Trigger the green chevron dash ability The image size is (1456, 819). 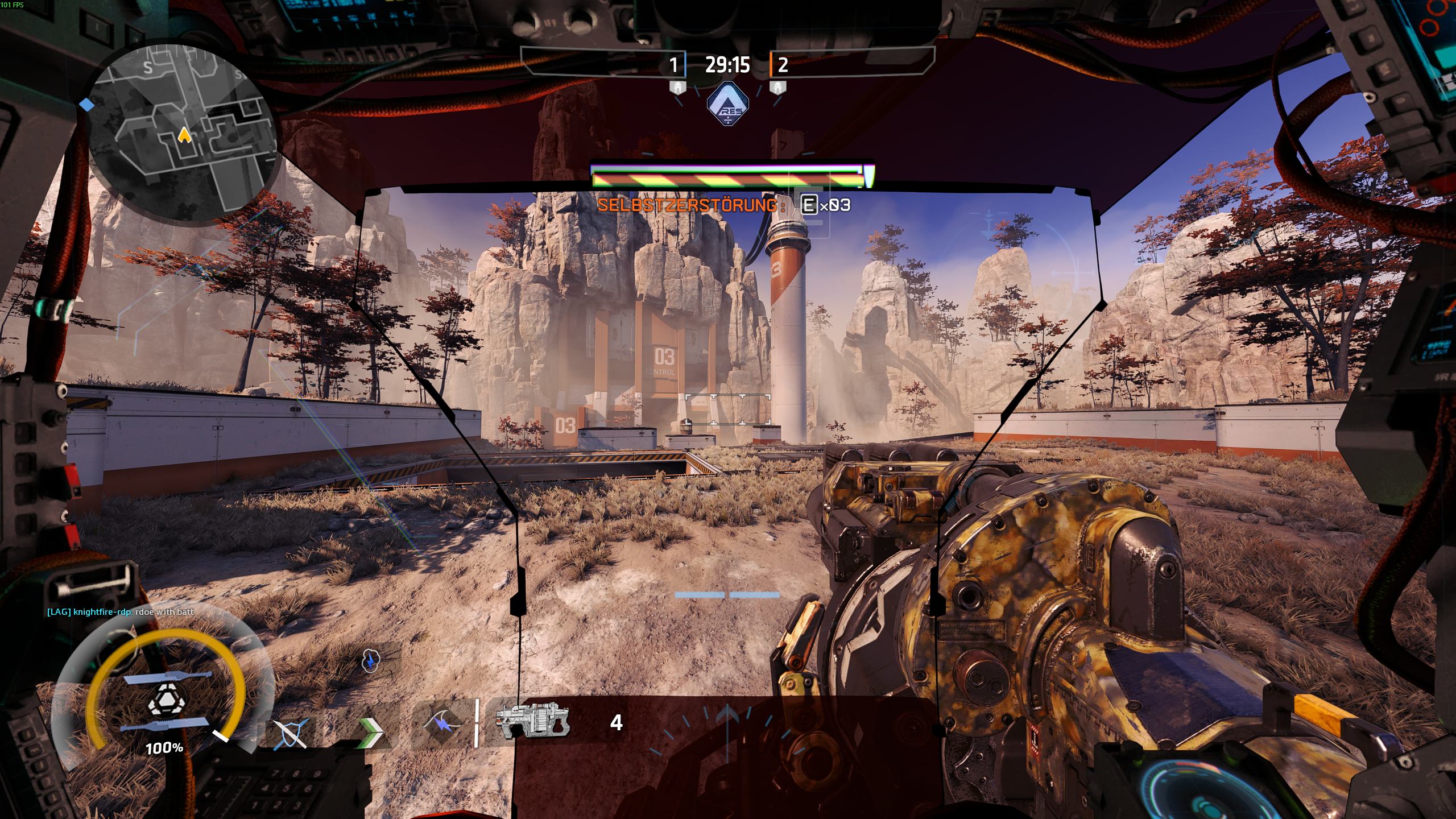(371, 732)
